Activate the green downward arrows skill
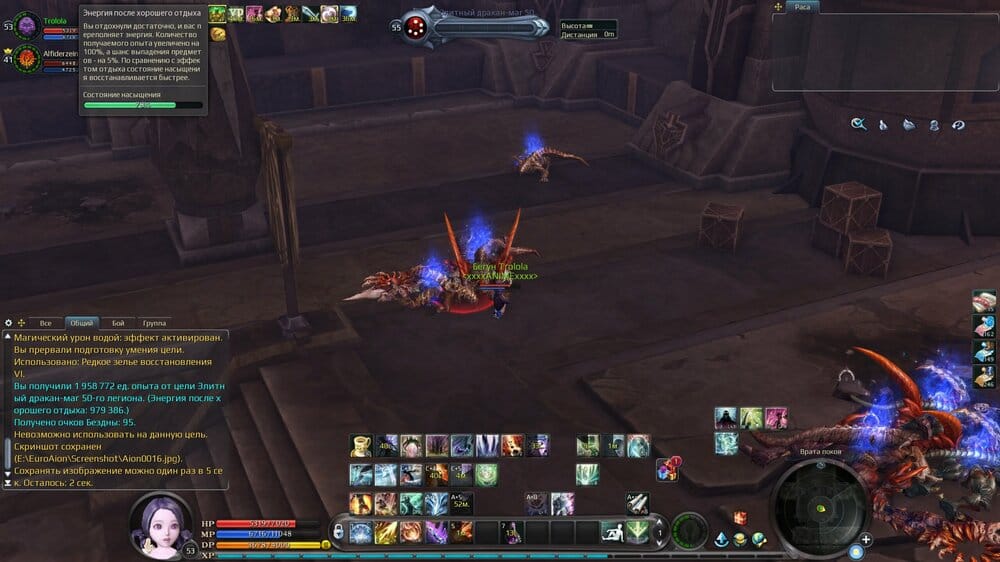Image resolution: width=1000 pixels, height=562 pixels. point(637,532)
